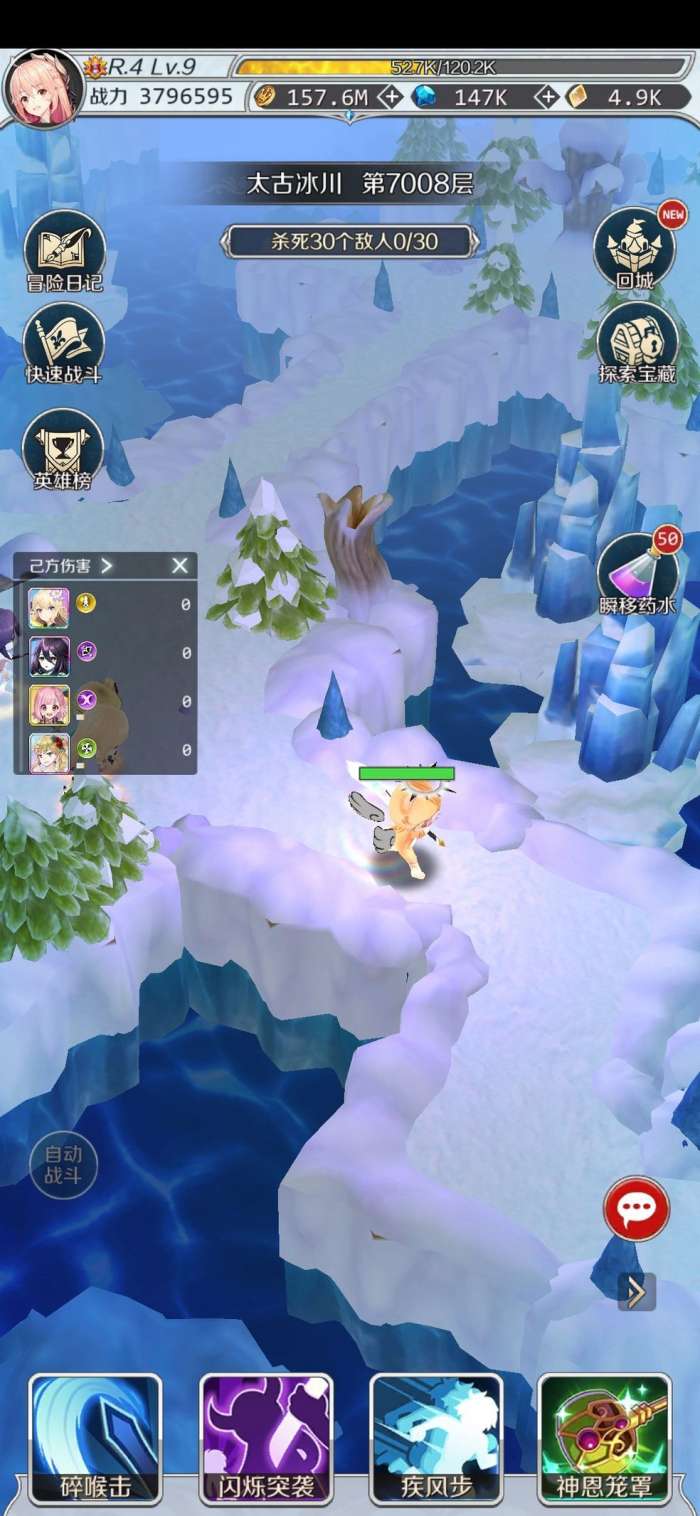The width and height of the screenshot is (700, 1516).
Task: Open the 英雄榜 hero ranking
Action: pos(64,450)
